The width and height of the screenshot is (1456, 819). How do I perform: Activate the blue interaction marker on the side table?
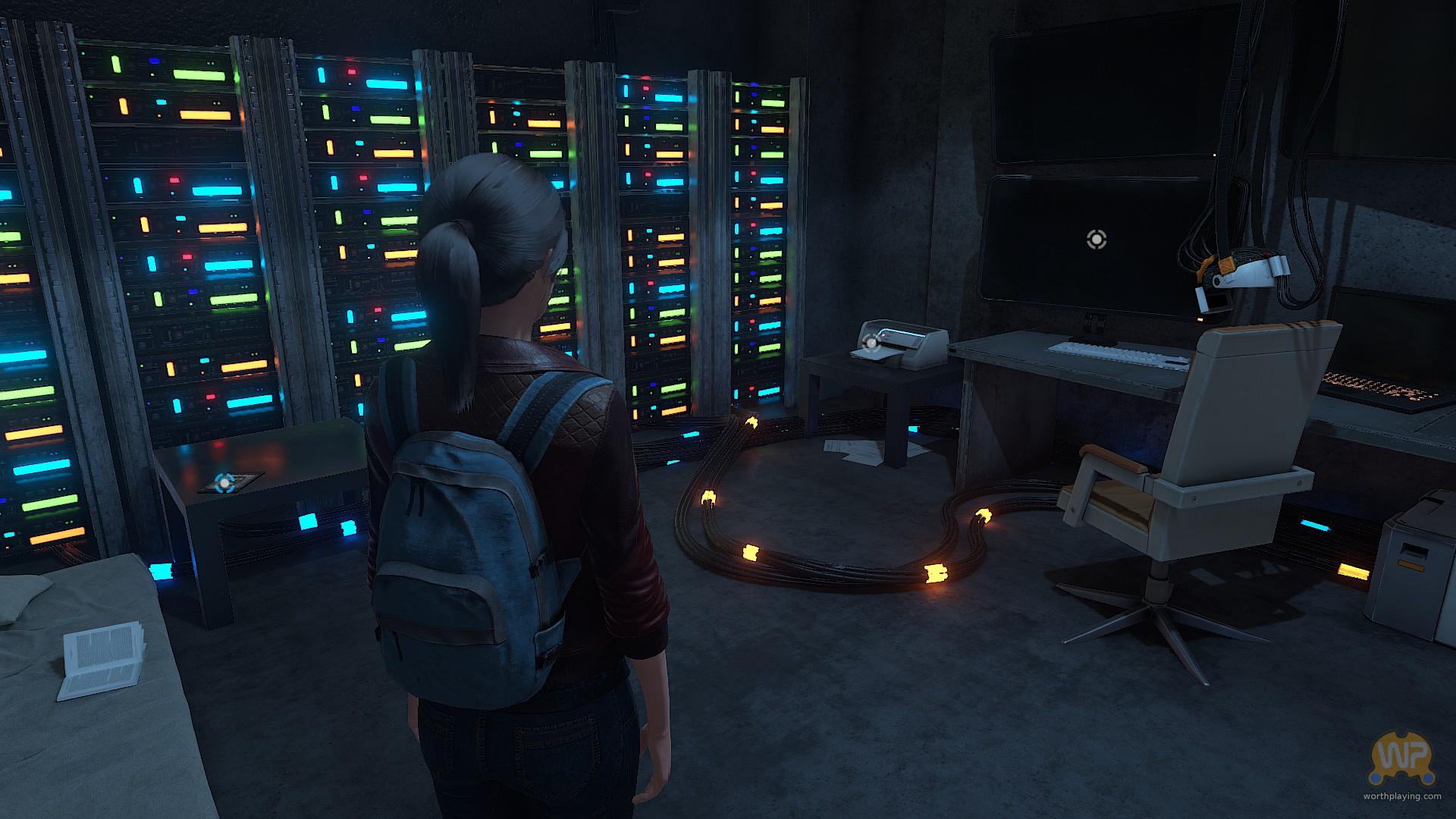[224, 482]
